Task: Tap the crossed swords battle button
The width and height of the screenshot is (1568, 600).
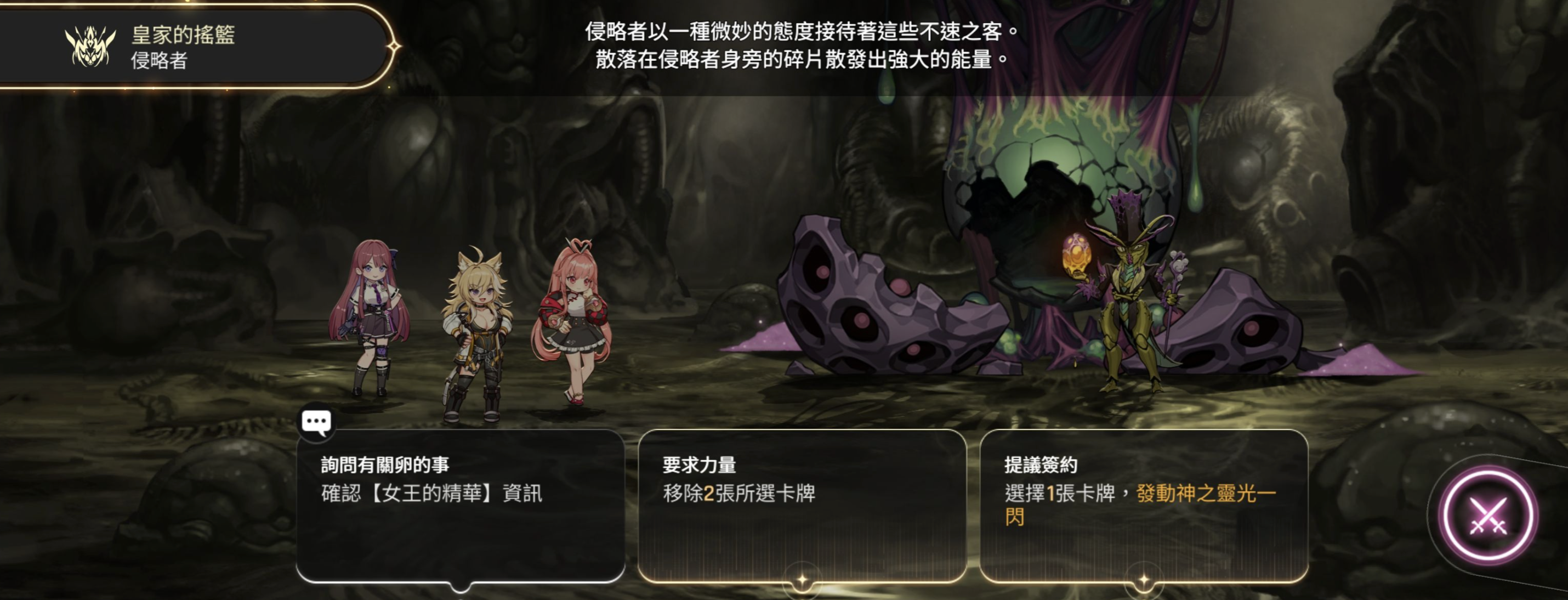Action: pyautogui.click(x=1487, y=517)
